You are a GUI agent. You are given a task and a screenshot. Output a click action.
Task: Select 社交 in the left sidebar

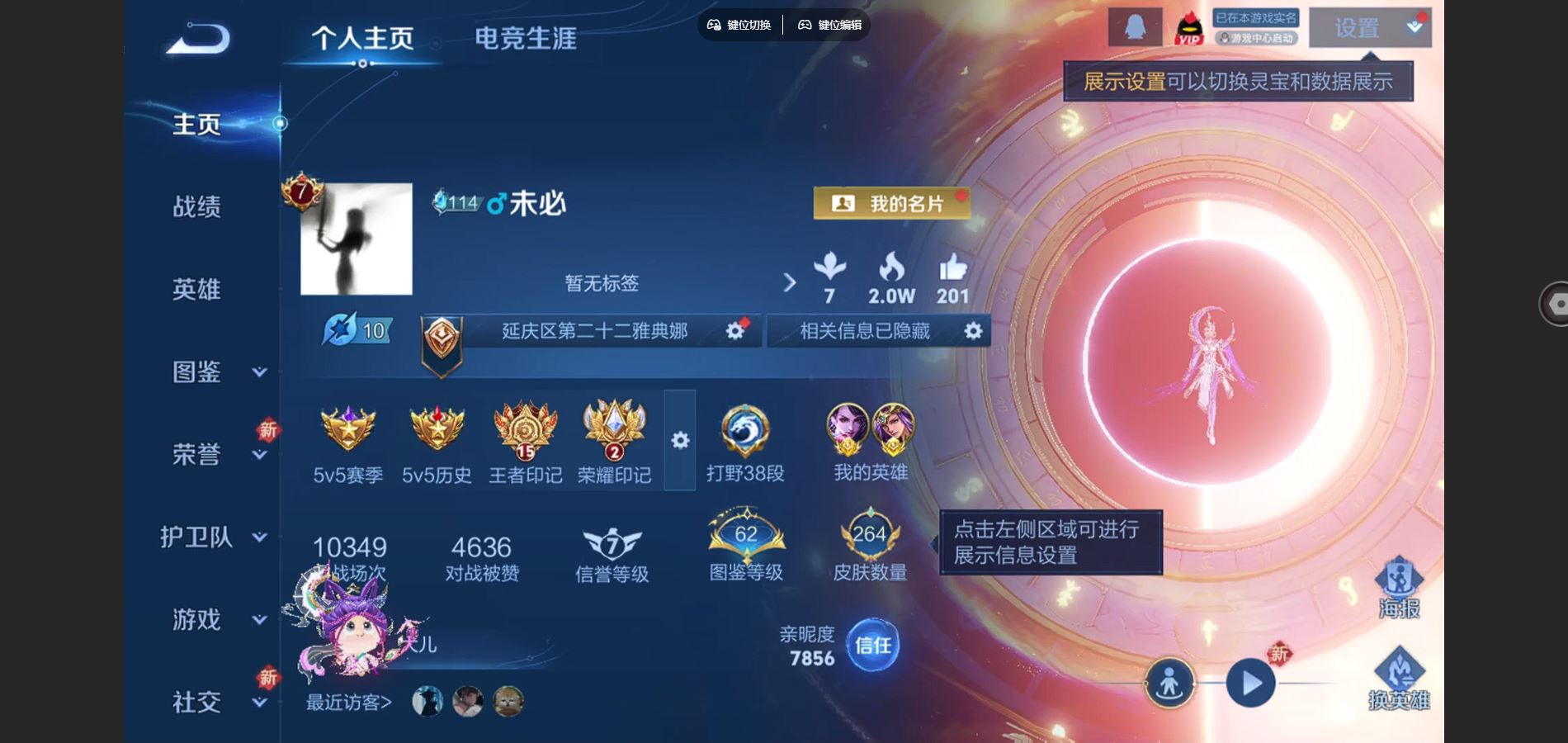click(x=196, y=702)
